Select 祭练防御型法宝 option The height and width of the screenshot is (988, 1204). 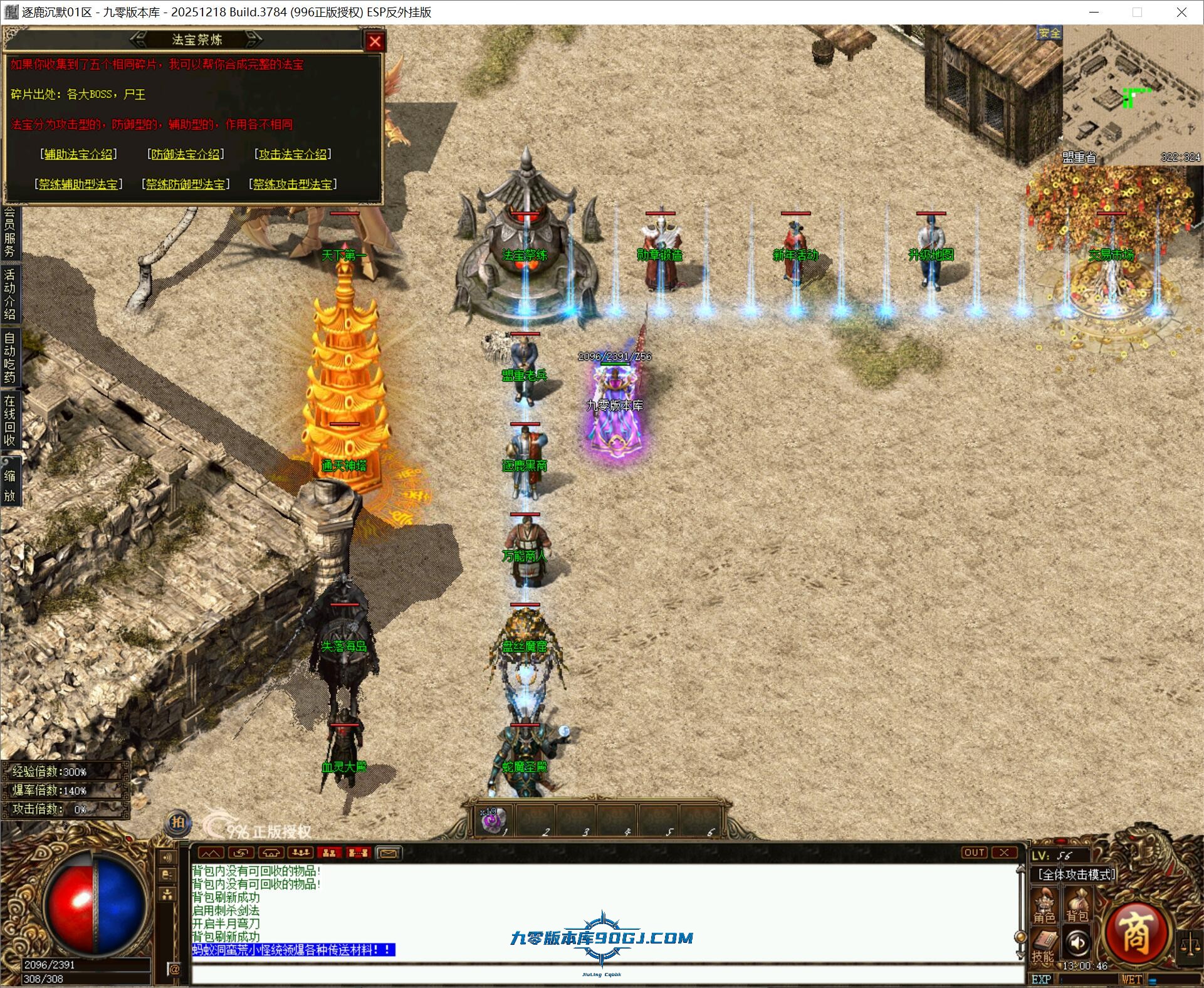(x=186, y=184)
